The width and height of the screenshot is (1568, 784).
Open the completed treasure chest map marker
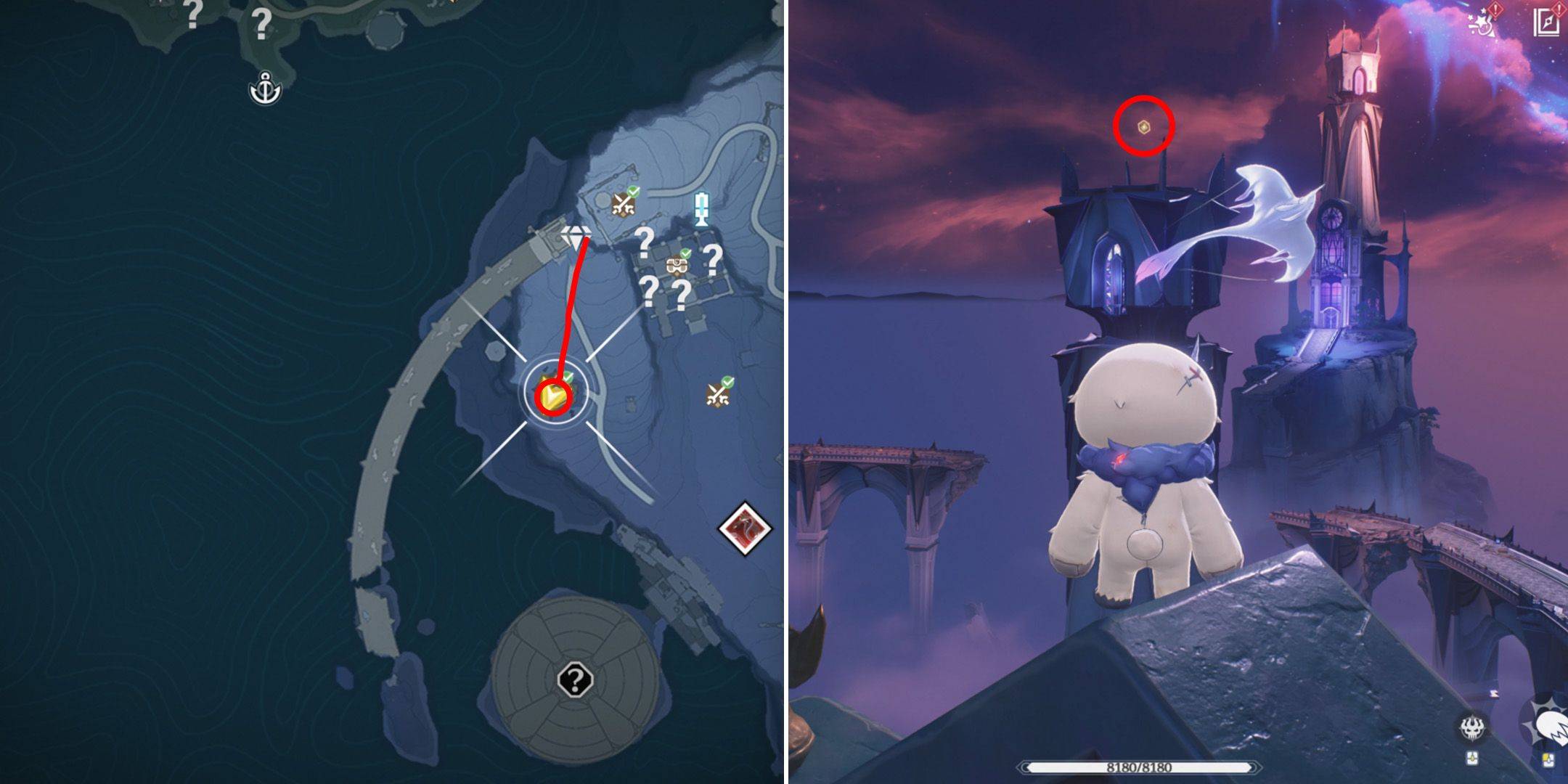click(x=678, y=264)
